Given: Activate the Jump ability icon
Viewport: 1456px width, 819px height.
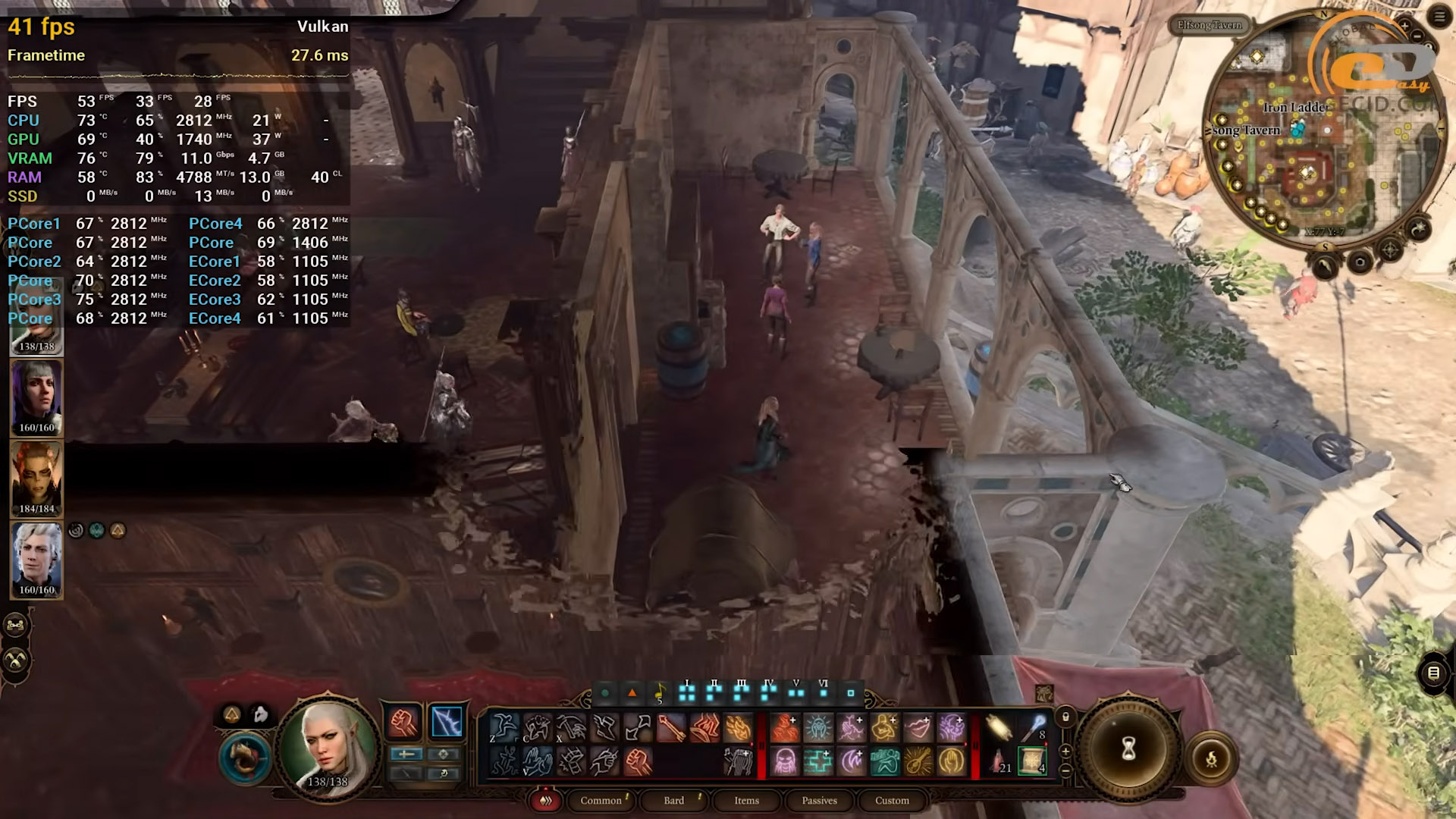Looking at the screenshot, I should 504,728.
